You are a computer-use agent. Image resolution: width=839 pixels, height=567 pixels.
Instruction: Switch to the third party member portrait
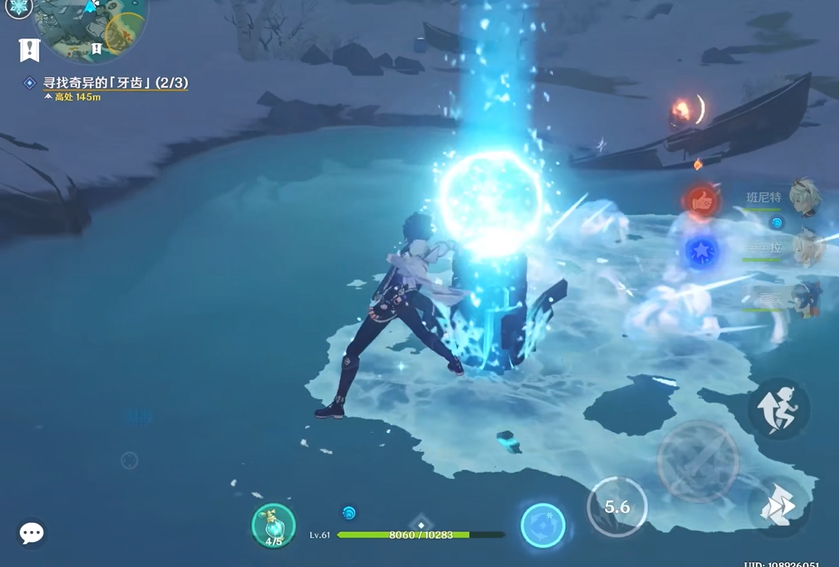point(803,297)
